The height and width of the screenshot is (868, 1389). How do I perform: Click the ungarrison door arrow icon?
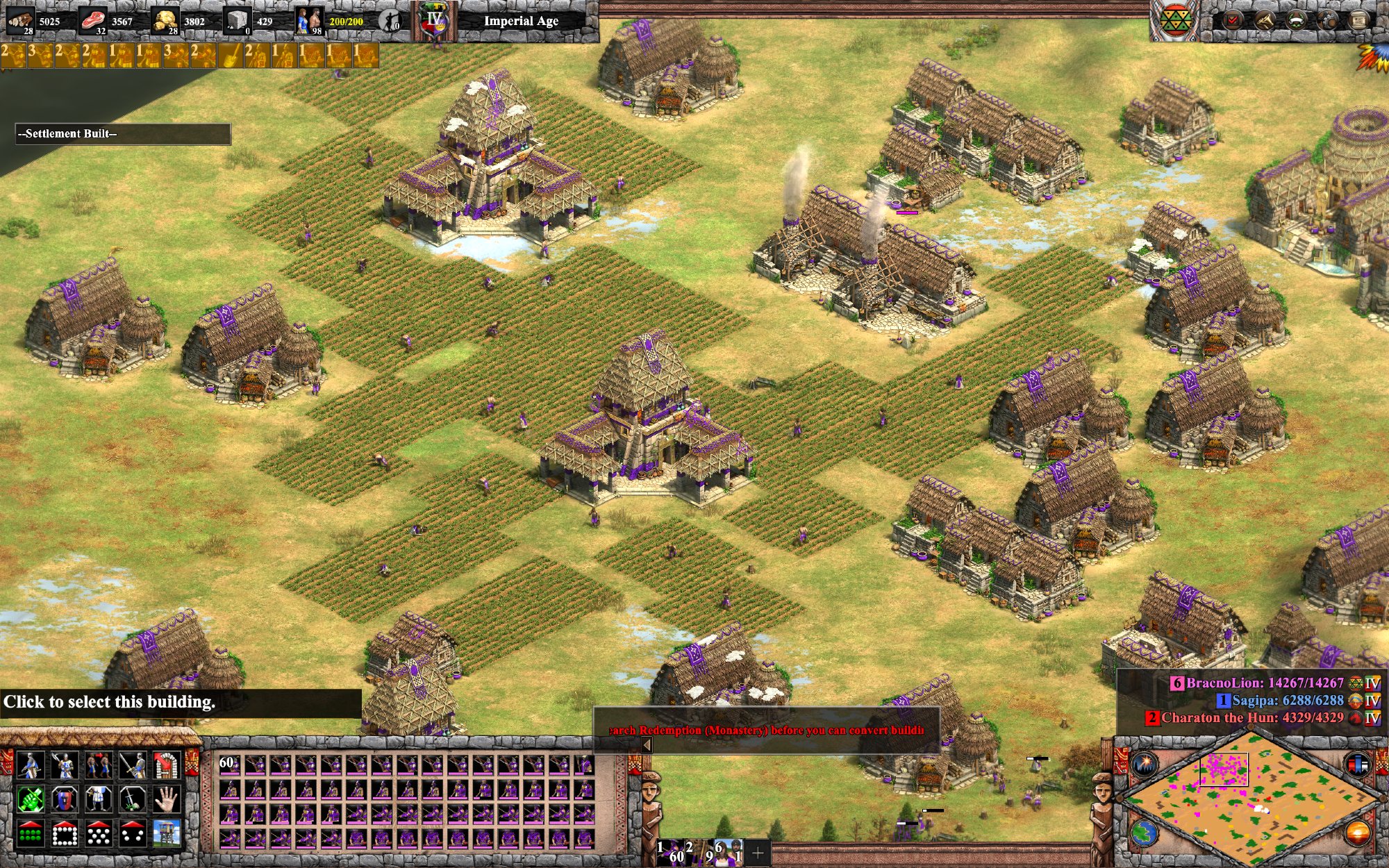[x=166, y=765]
